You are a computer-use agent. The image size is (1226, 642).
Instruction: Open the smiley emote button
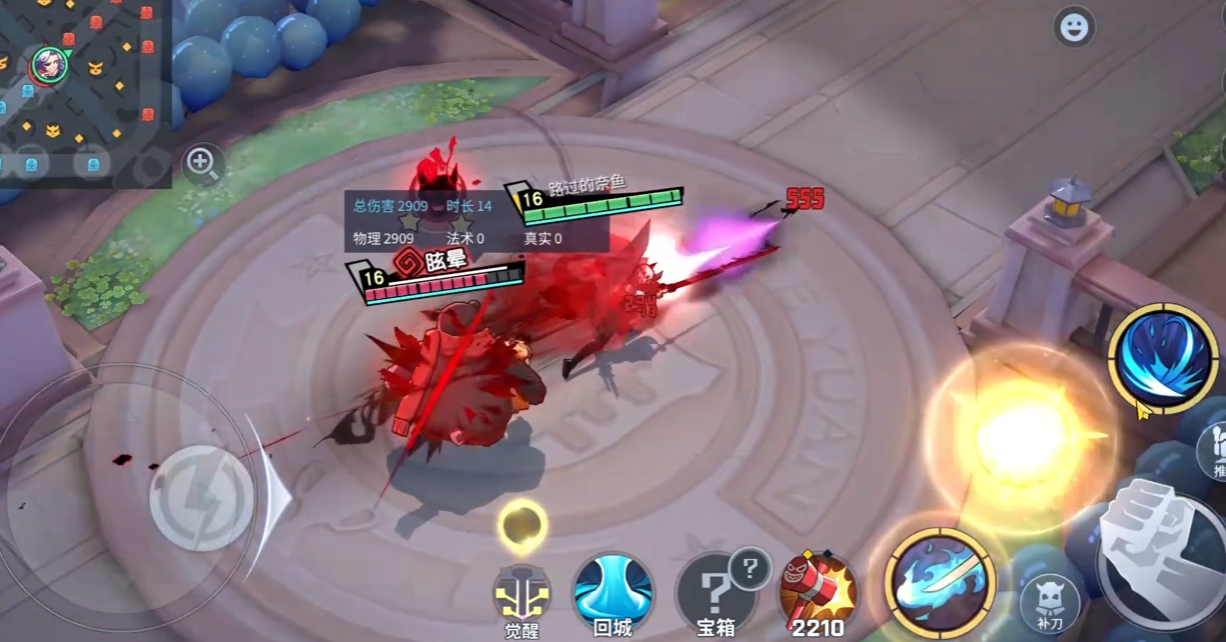pyautogui.click(x=1074, y=27)
